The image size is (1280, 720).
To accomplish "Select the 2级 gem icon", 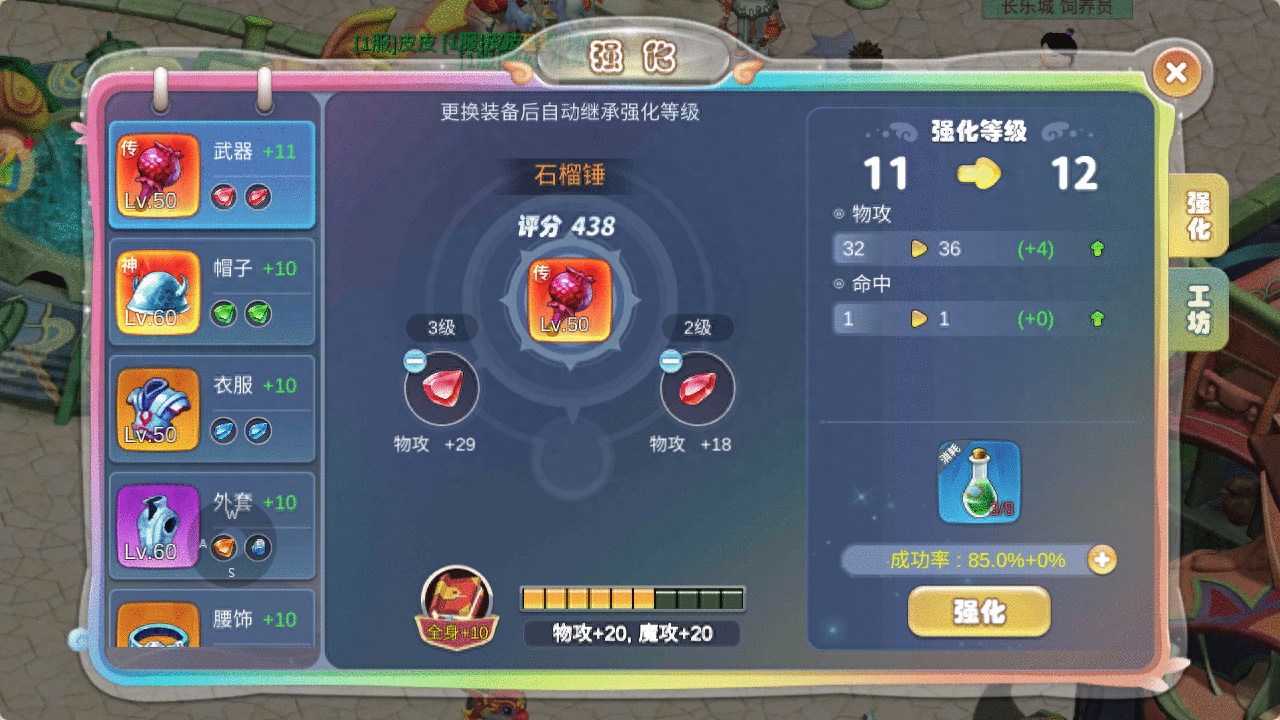I will click(x=696, y=389).
